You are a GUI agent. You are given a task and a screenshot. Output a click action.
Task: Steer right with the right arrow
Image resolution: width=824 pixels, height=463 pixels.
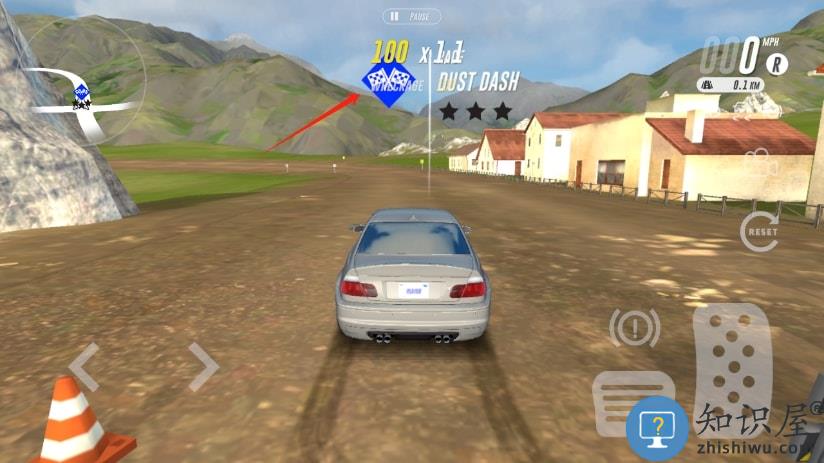tap(204, 367)
